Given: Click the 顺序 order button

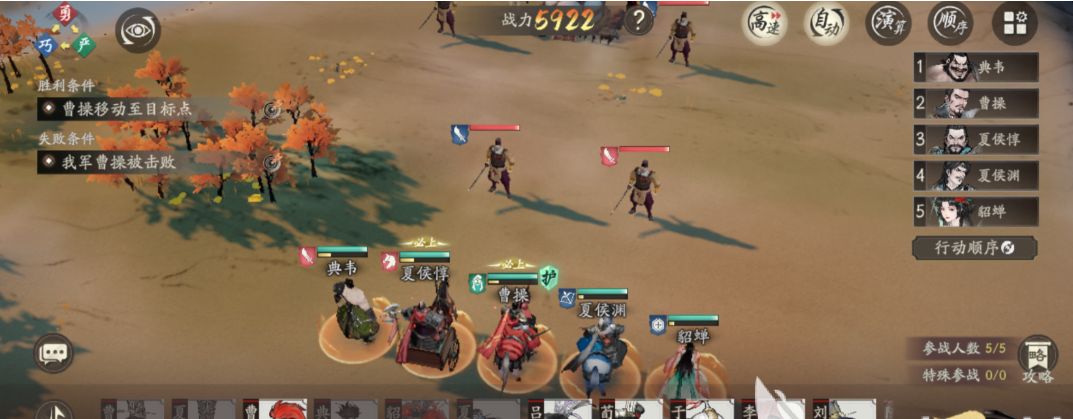Looking at the screenshot, I should pyautogui.click(x=950, y=23).
